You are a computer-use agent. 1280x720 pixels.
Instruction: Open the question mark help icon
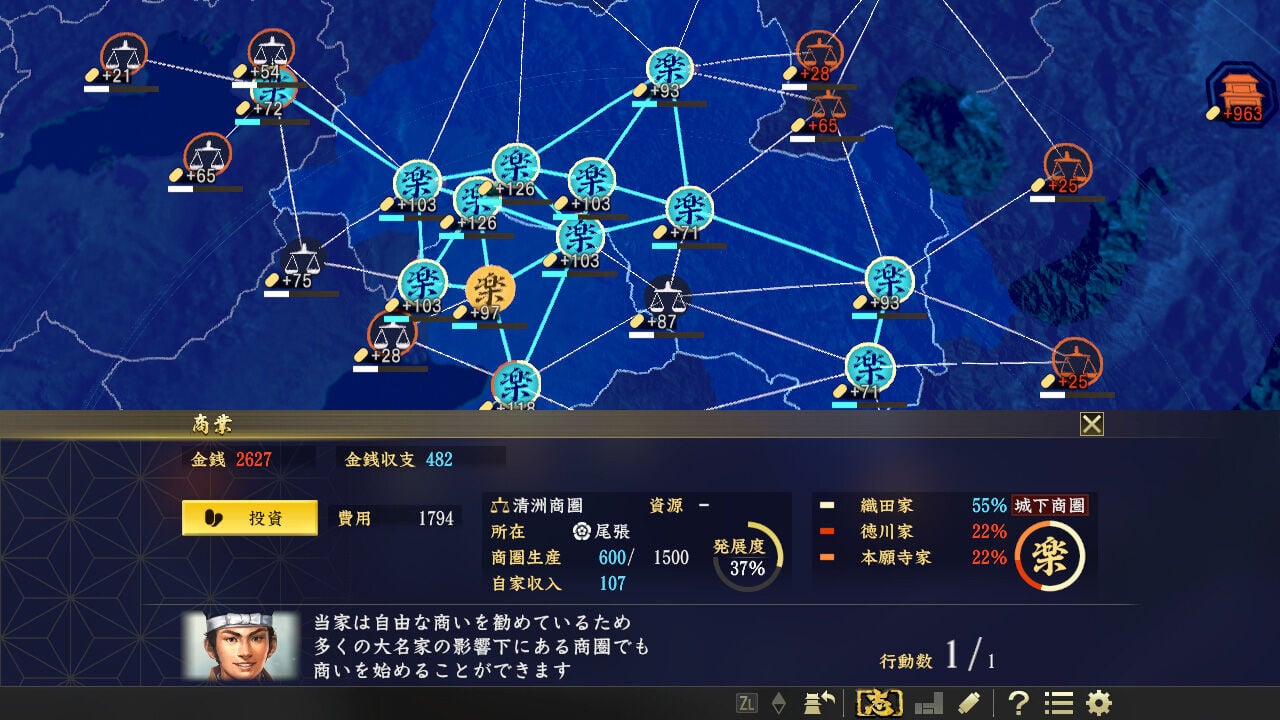(1019, 703)
